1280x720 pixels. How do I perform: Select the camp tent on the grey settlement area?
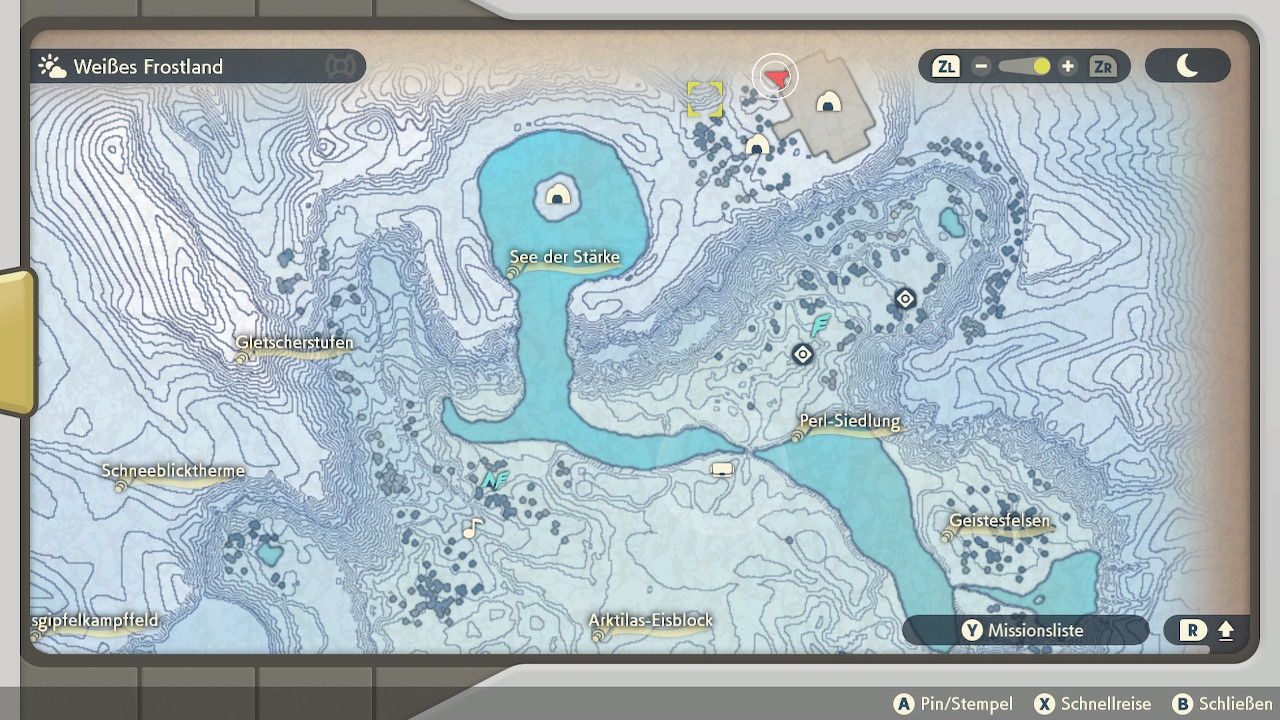pos(828,101)
